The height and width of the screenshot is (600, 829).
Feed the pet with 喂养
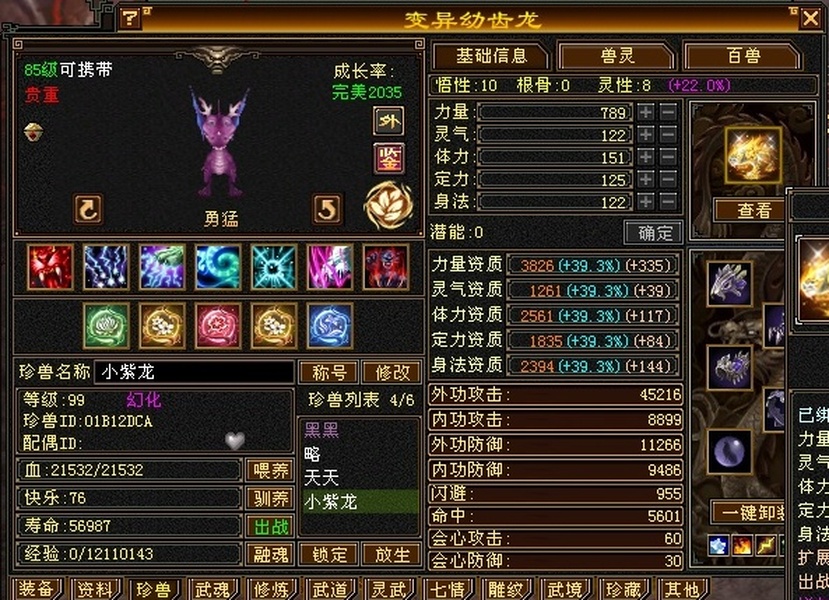coord(270,470)
